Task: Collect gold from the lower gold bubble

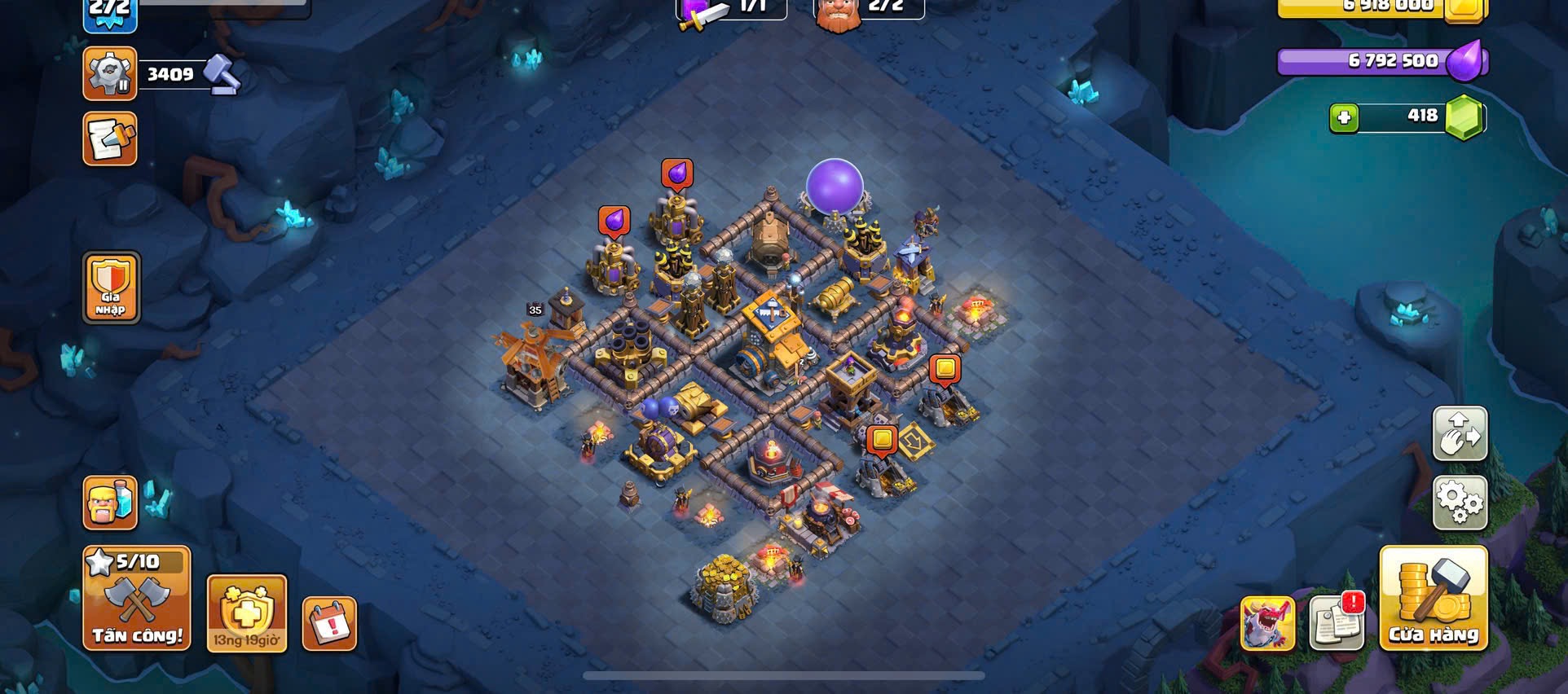Action: [x=881, y=440]
